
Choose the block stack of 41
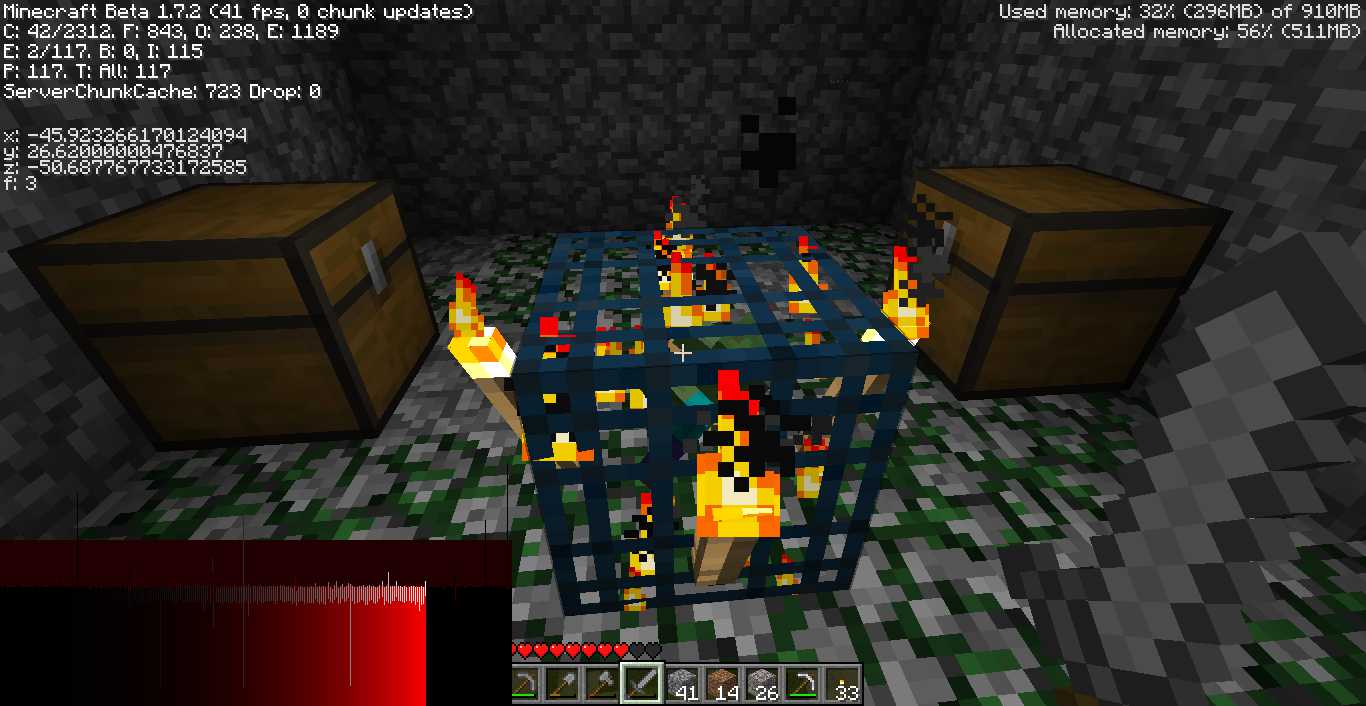coord(682,684)
